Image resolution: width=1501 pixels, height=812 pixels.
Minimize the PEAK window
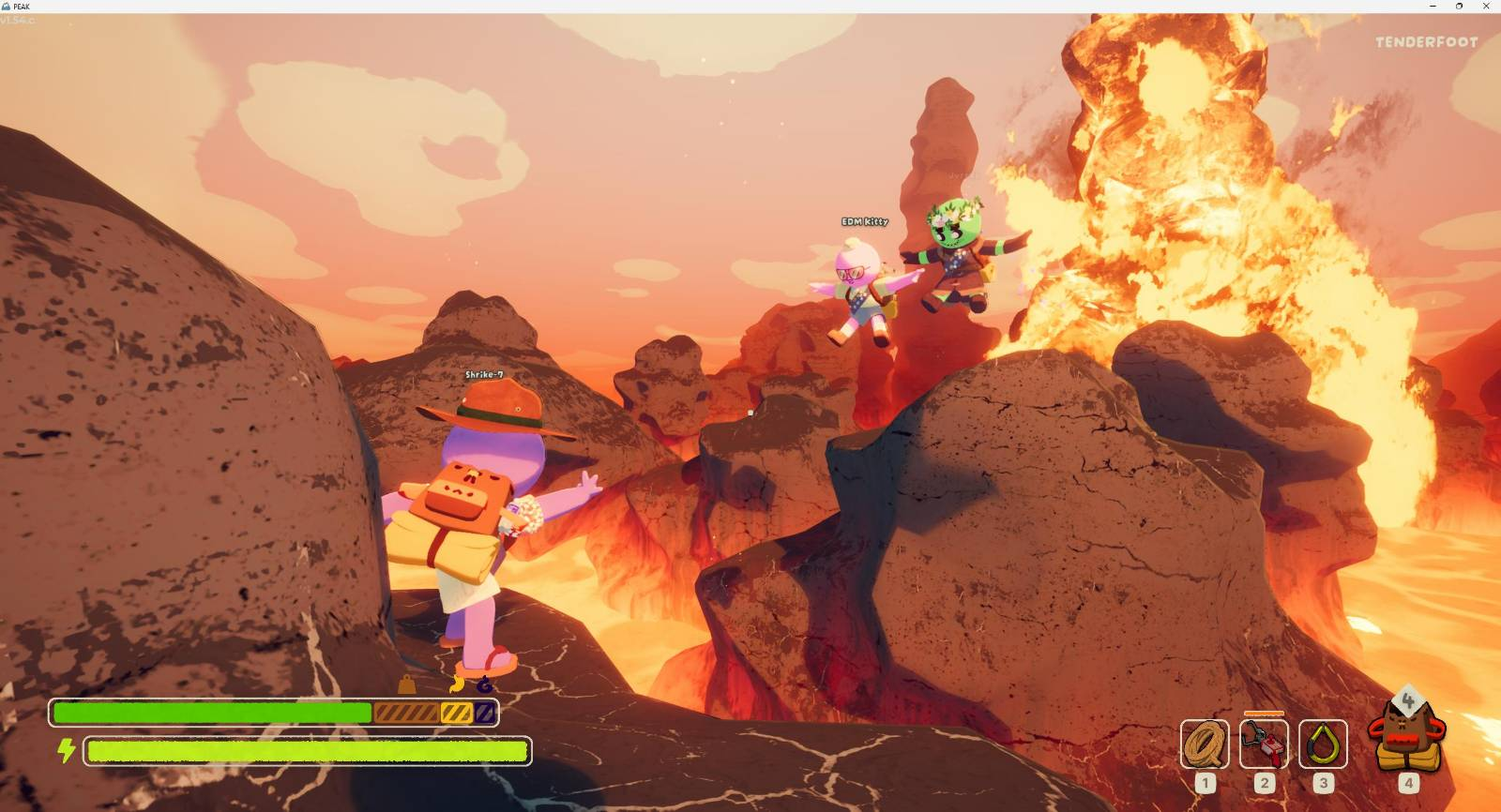(1433, 7)
